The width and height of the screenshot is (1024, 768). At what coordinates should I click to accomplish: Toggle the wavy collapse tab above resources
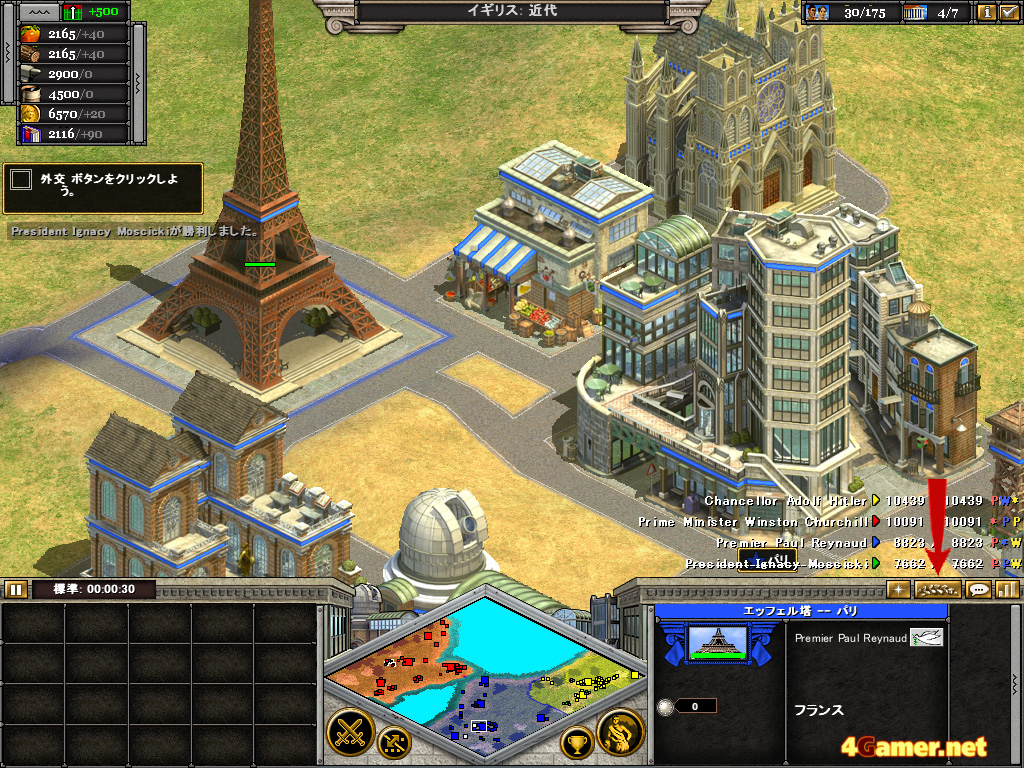(x=38, y=12)
